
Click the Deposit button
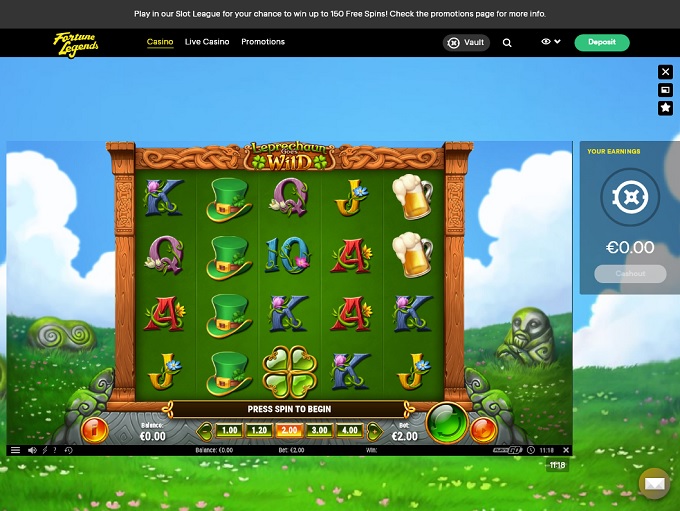click(x=602, y=43)
